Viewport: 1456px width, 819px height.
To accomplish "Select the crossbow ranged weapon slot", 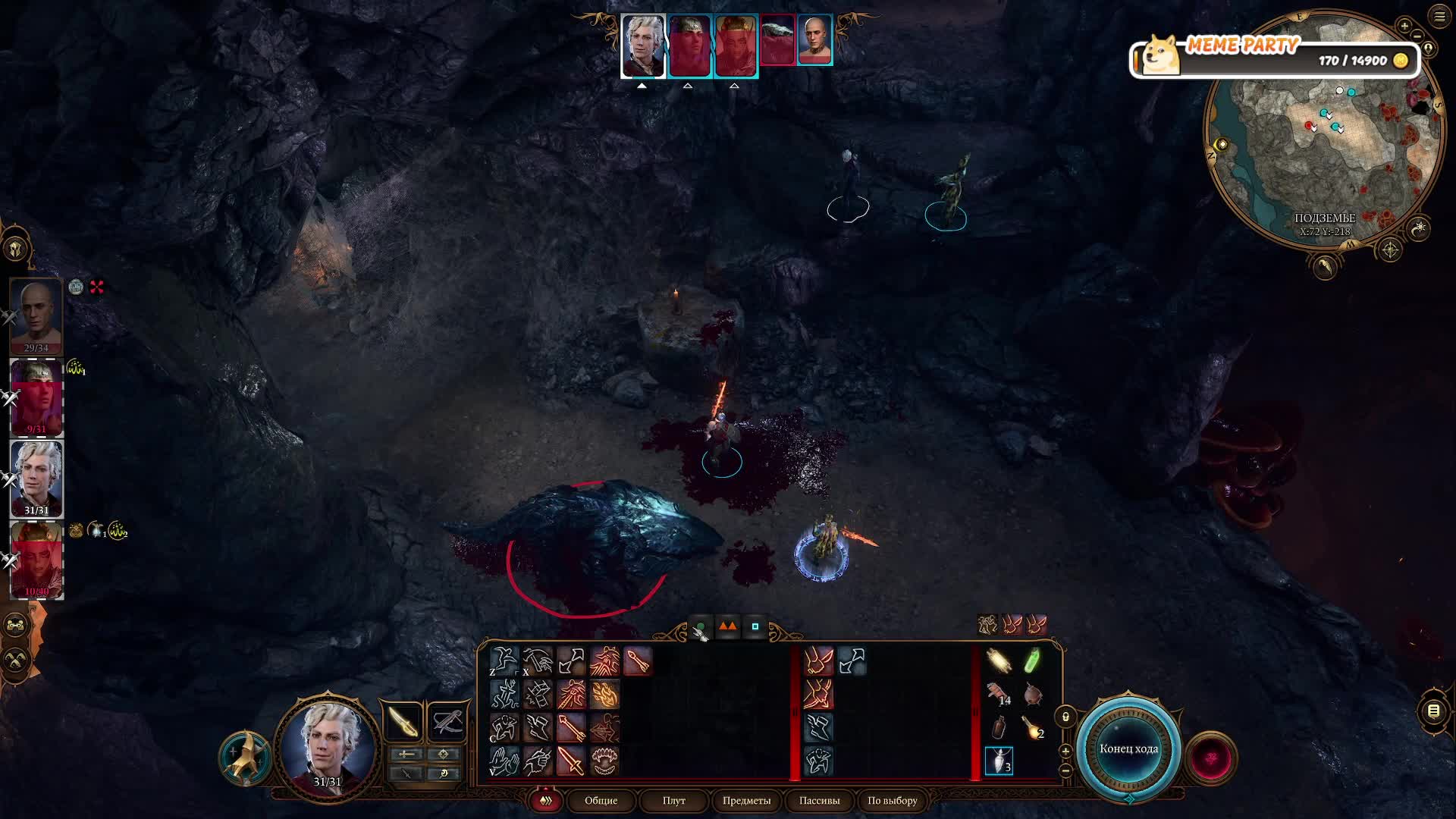I will (446, 721).
